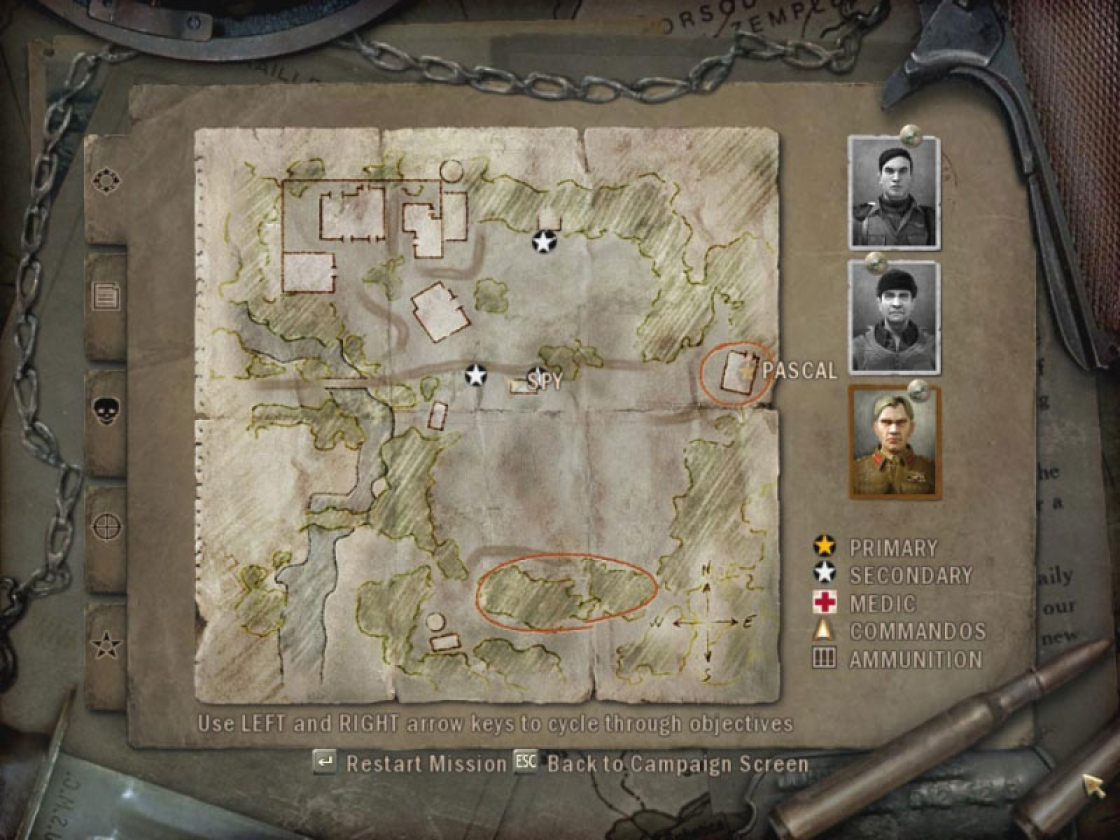1120x840 pixels.
Task: Select the beret soldier portrait
Action: [893, 193]
